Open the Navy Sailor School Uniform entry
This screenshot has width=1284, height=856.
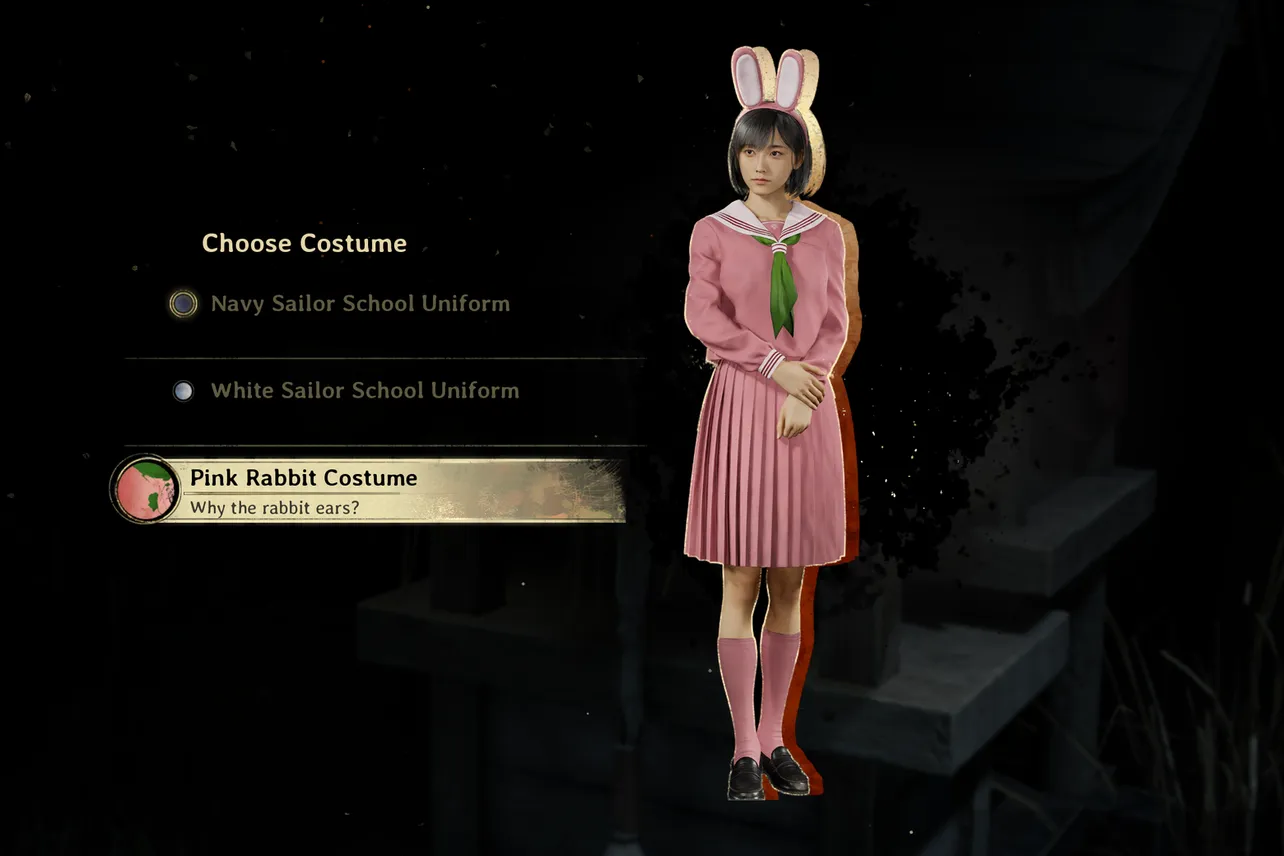(x=358, y=303)
